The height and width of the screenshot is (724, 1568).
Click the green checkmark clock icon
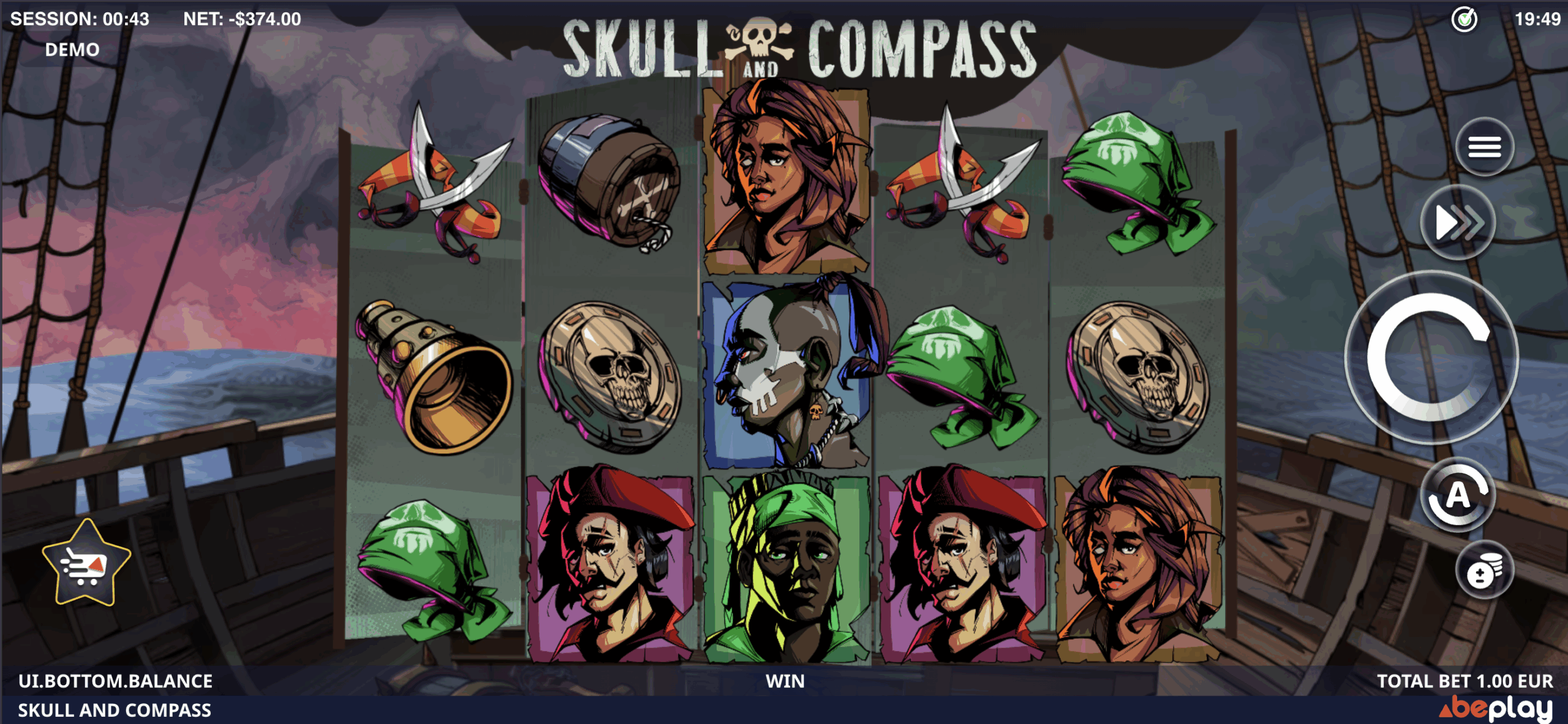pos(1464,20)
